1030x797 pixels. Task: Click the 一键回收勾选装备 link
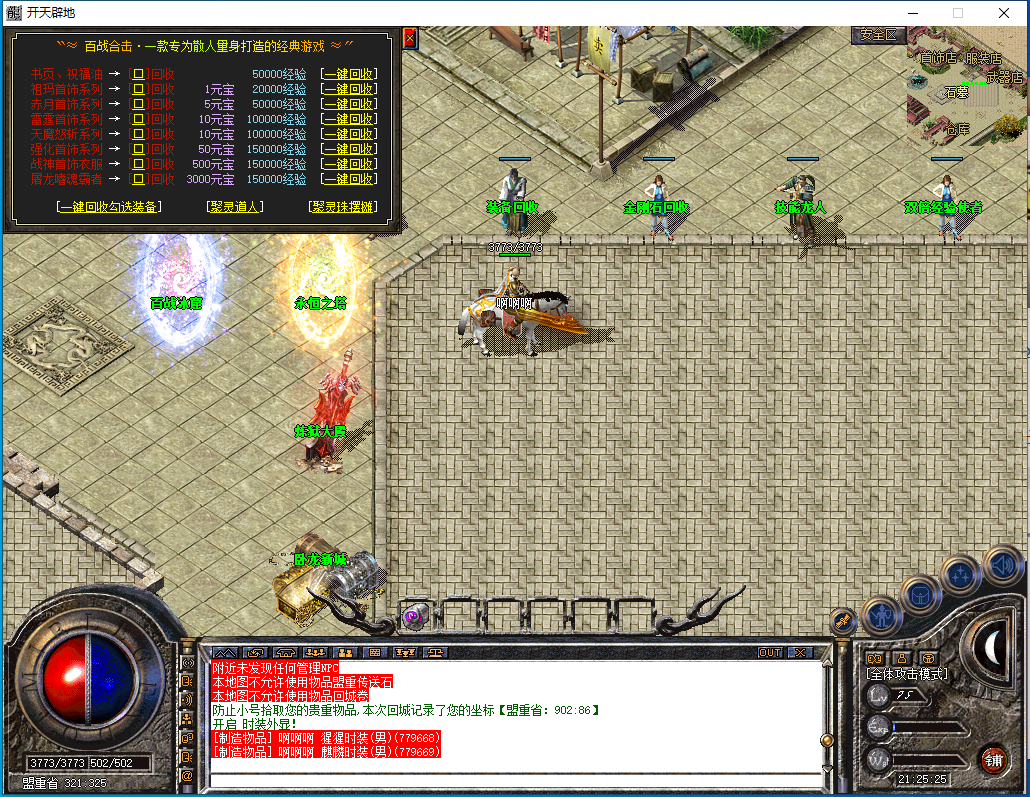(109, 207)
